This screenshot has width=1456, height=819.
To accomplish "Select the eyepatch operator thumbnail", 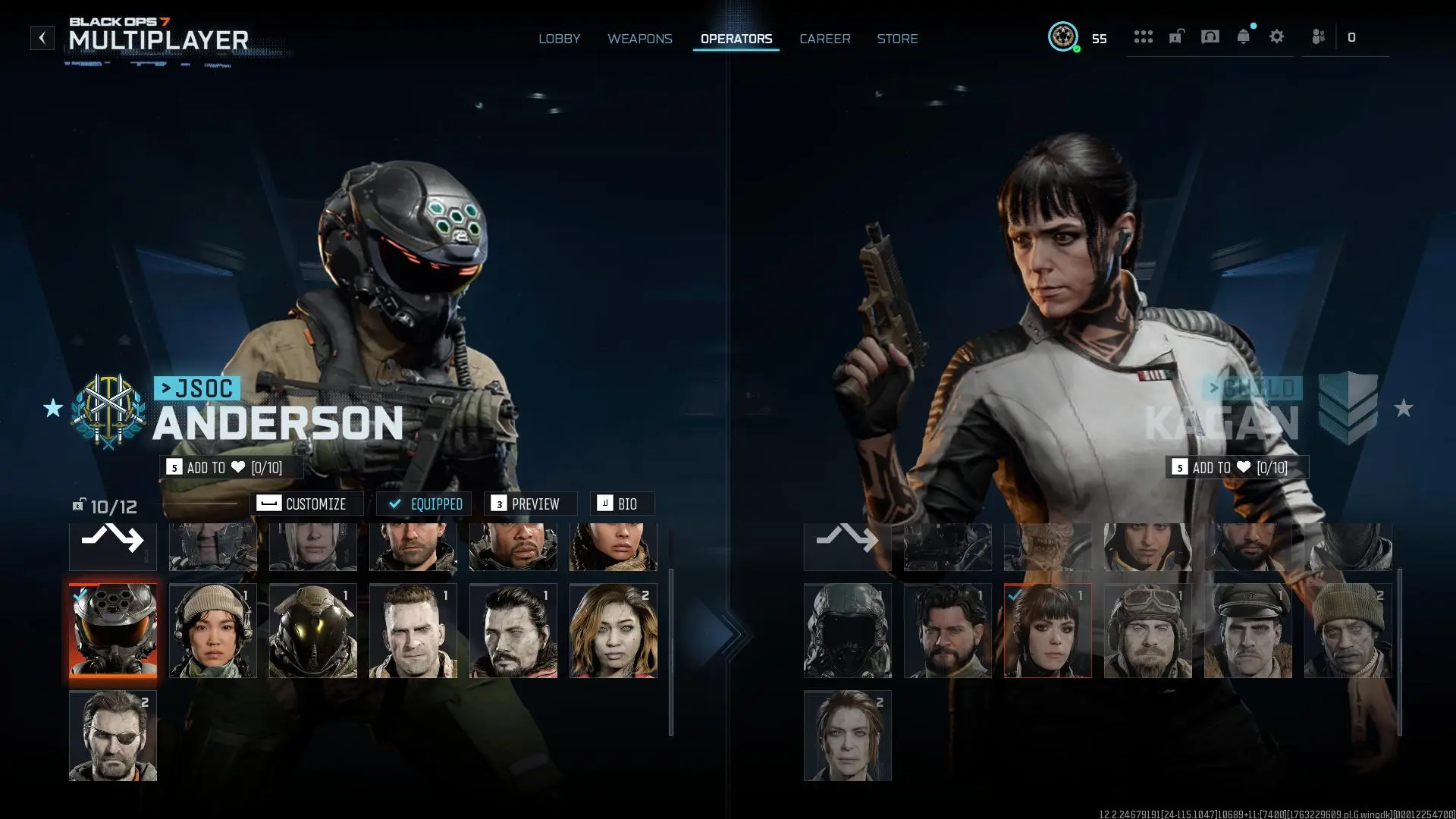I will (112, 735).
